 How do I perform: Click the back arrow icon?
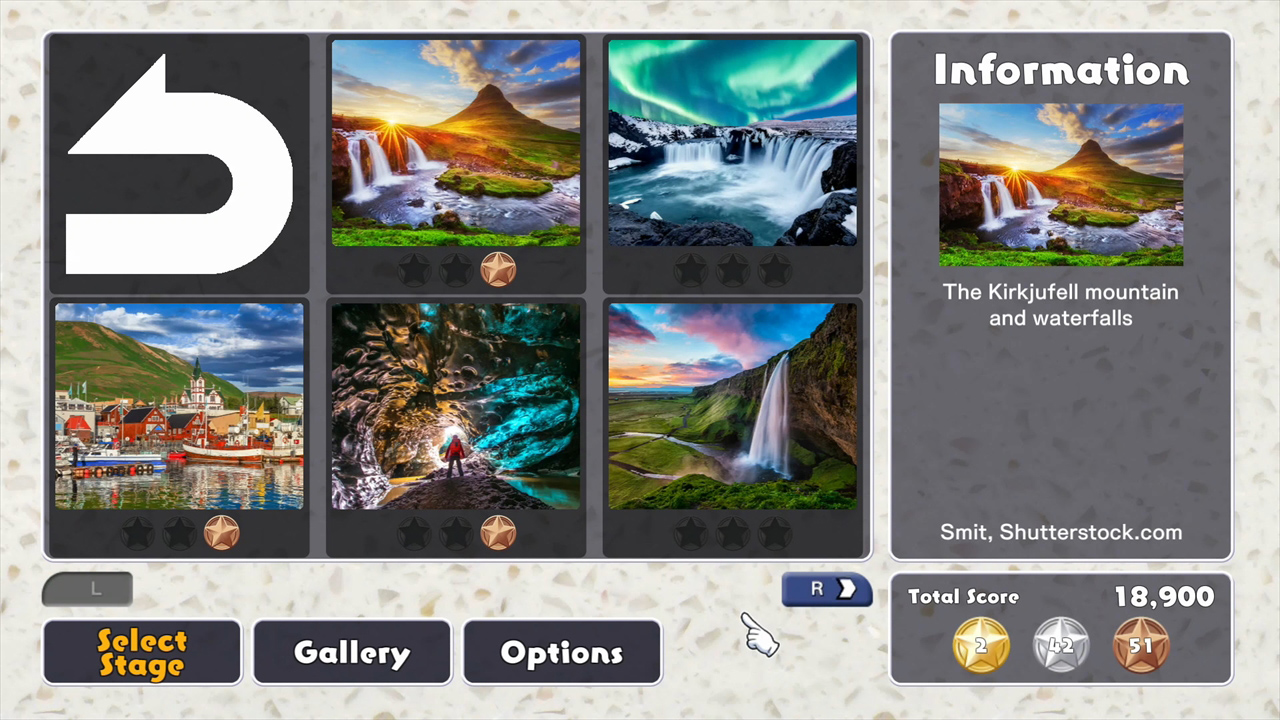(177, 163)
